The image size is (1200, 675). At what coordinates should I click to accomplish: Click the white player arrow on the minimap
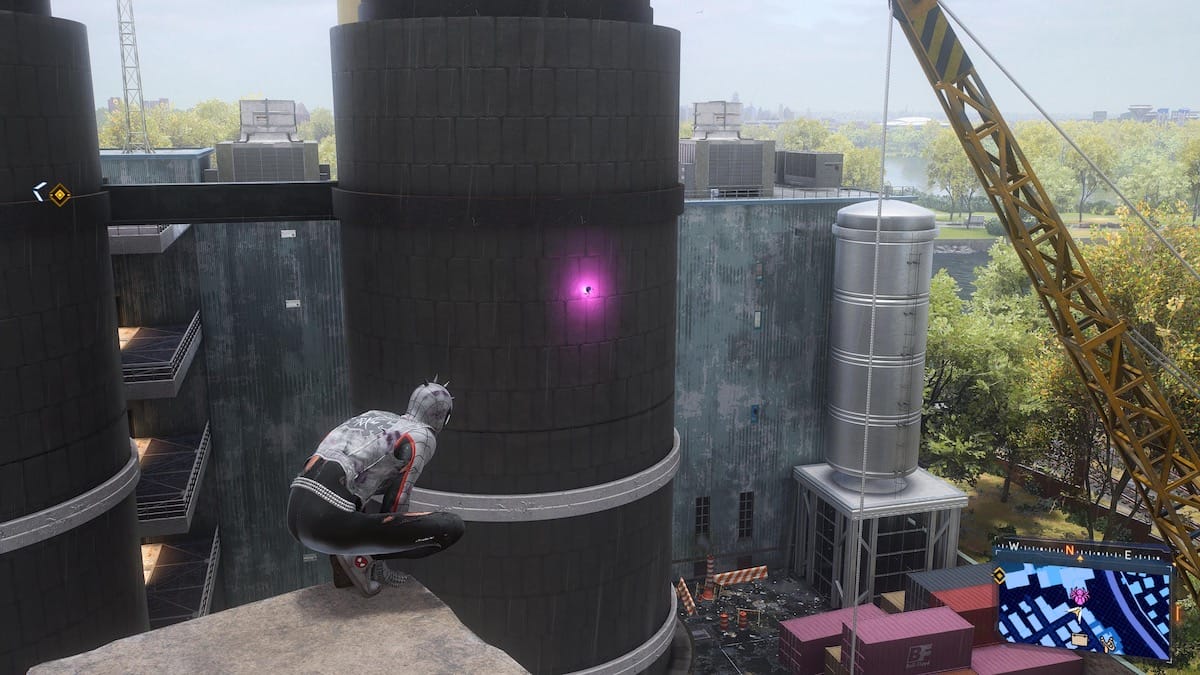[1080, 612]
